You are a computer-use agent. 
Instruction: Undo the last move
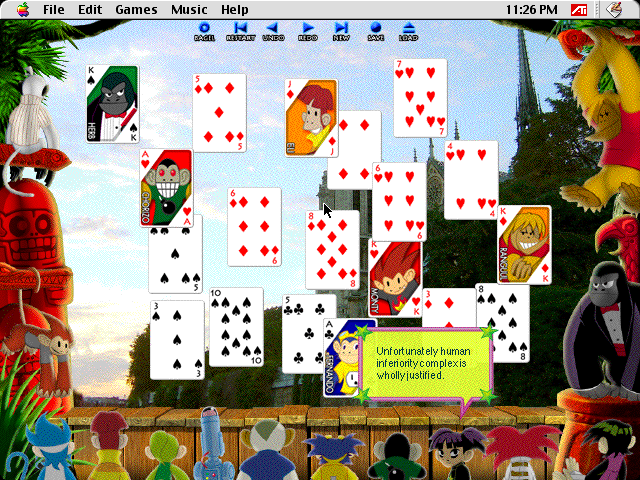pyautogui.click(x=273, y=31)
